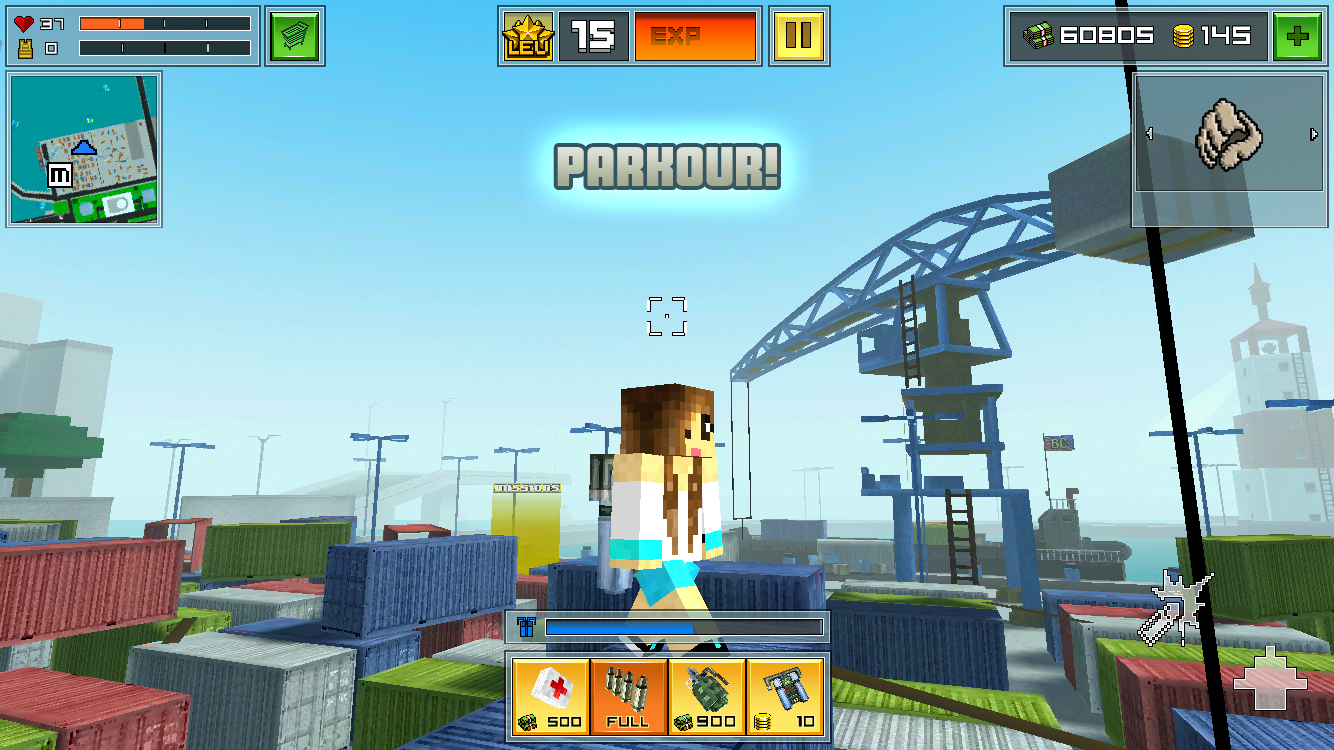Image resolution: width=1334 pixels, height=750 pixels.
Task: Tap the jump arrow button
Action: (x=1269, y=680)
